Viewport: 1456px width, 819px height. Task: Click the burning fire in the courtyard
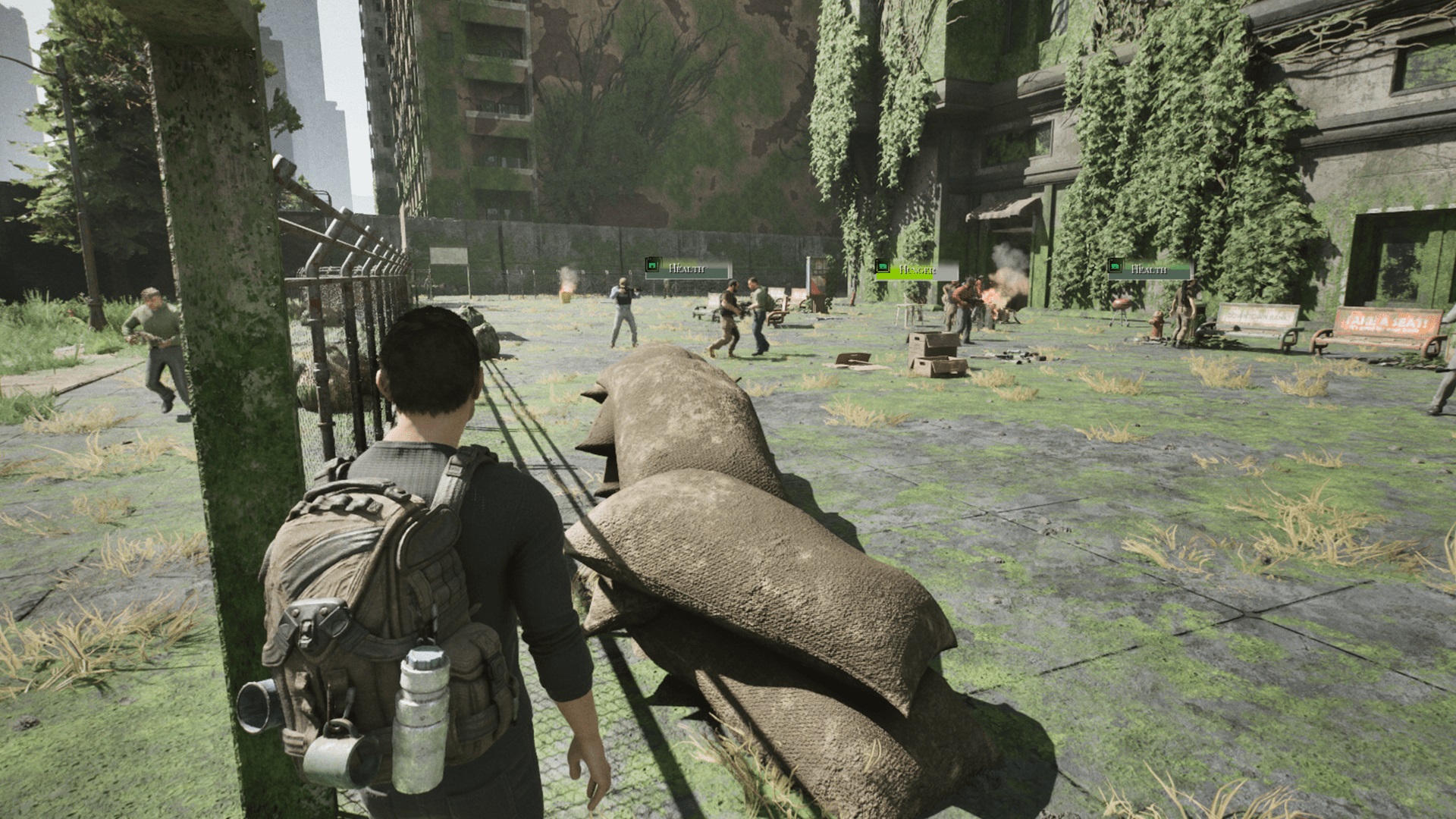pos(991,300)
